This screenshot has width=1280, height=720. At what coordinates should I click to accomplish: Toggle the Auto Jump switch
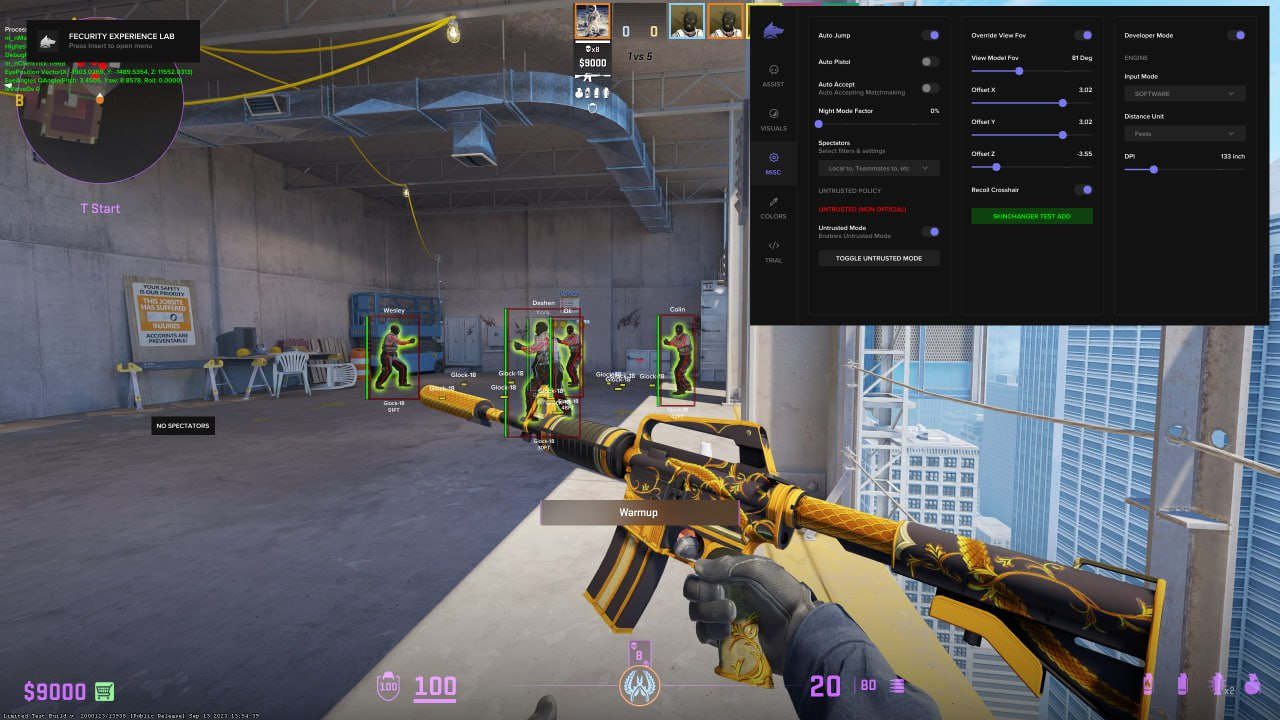[x=930, y=35]
